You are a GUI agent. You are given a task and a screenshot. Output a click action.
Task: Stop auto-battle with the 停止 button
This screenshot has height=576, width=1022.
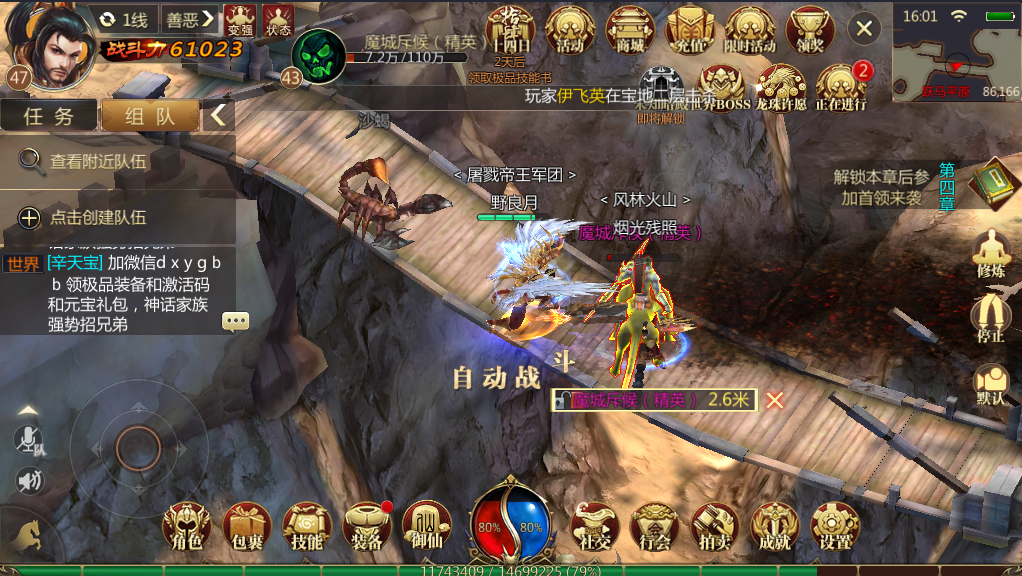(990, 319)
